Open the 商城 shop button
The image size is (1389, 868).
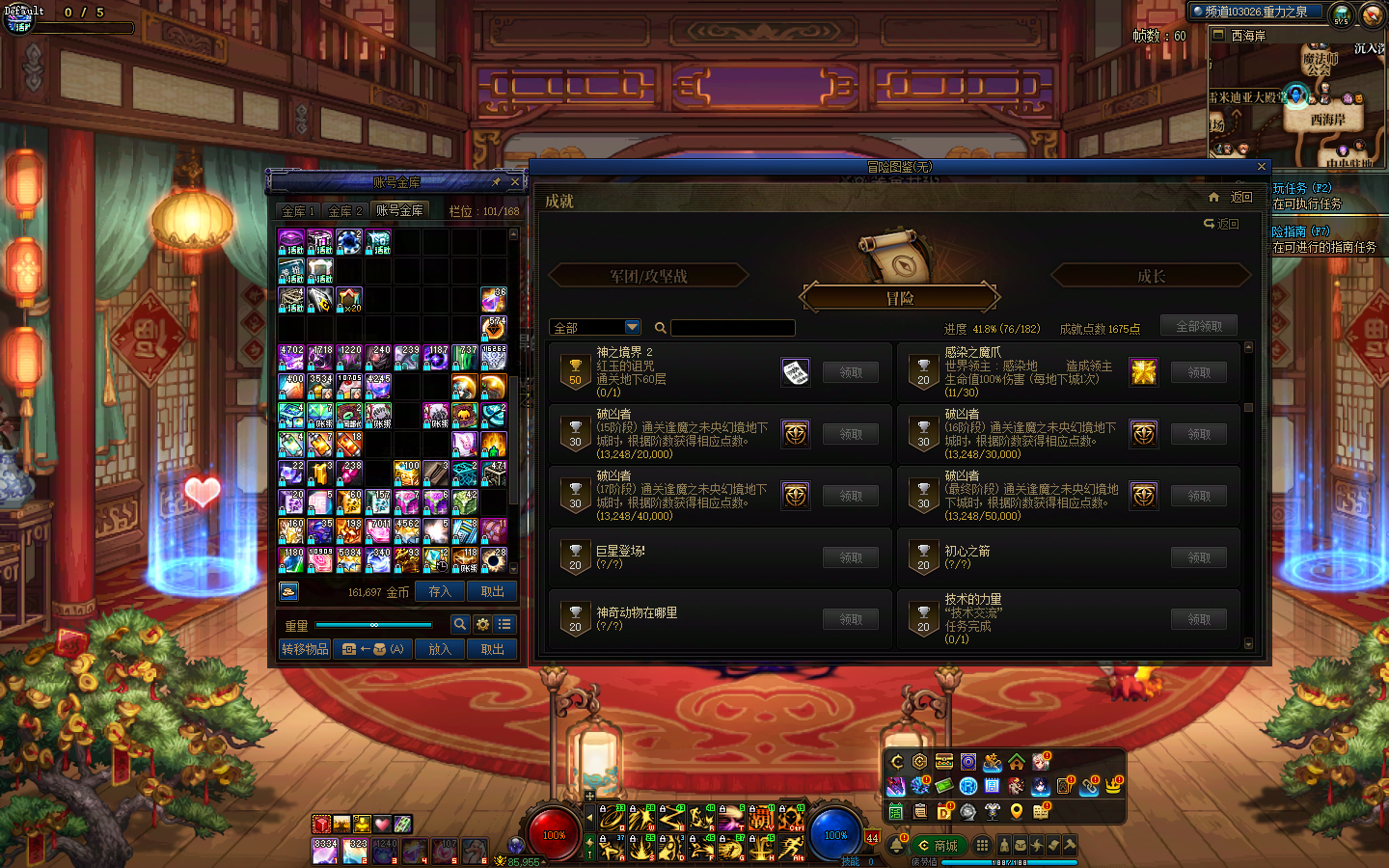[x=939, y=846]
